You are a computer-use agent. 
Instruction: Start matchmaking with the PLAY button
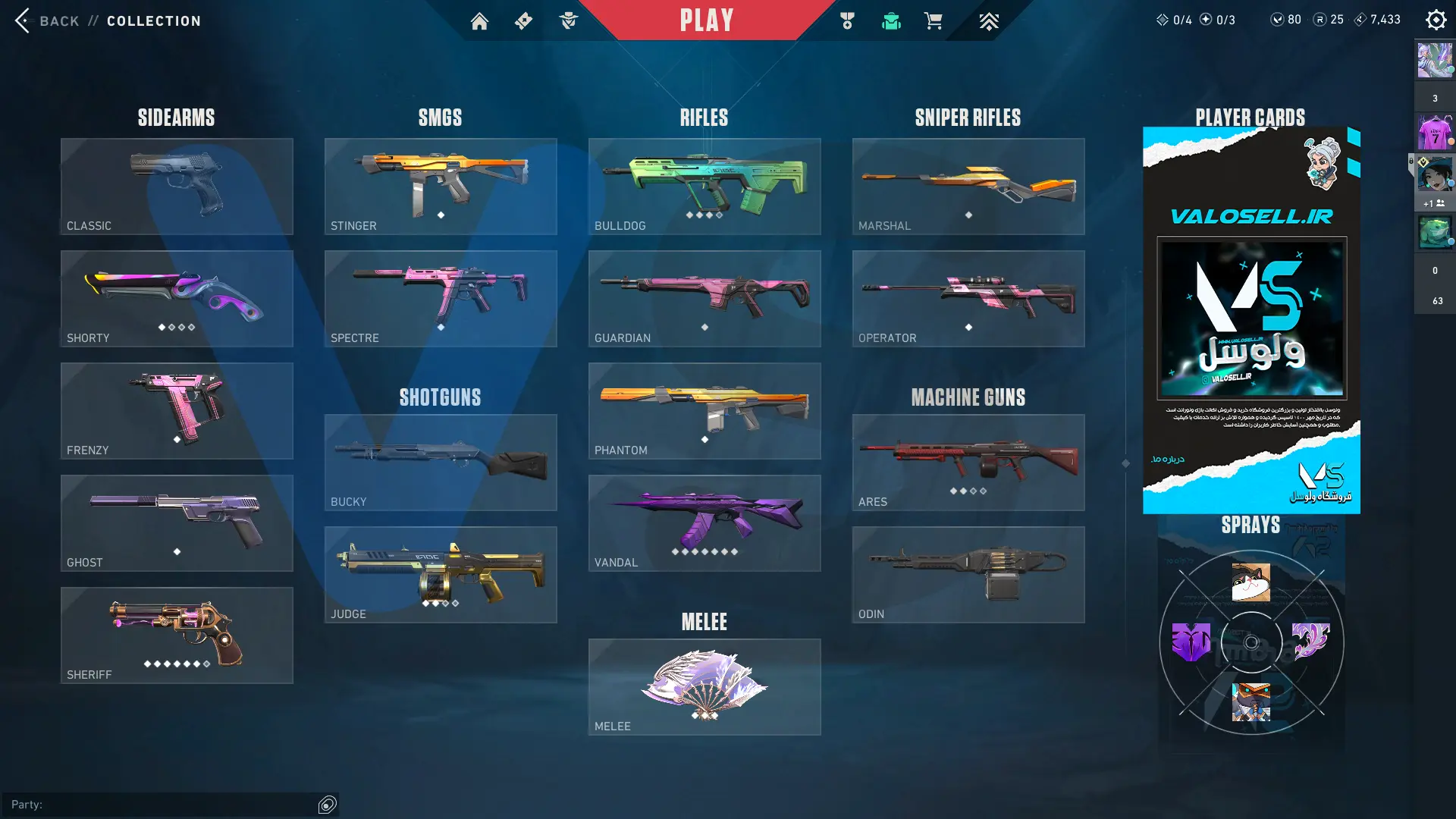pyautogui.click(x=706, y=20)
